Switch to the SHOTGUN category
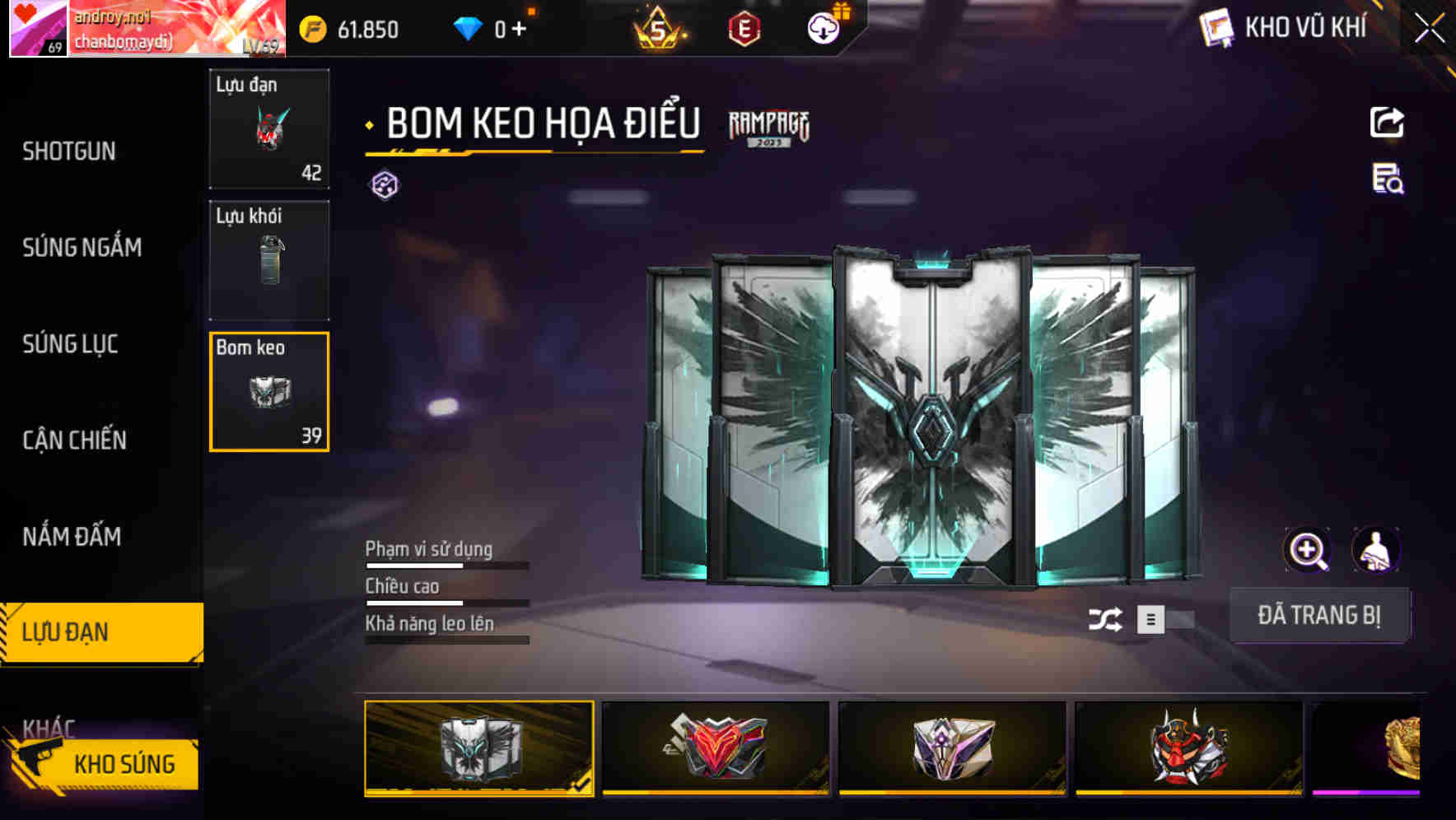The height and width of the screenshot is (820, 1456). (x=69, y=151)
